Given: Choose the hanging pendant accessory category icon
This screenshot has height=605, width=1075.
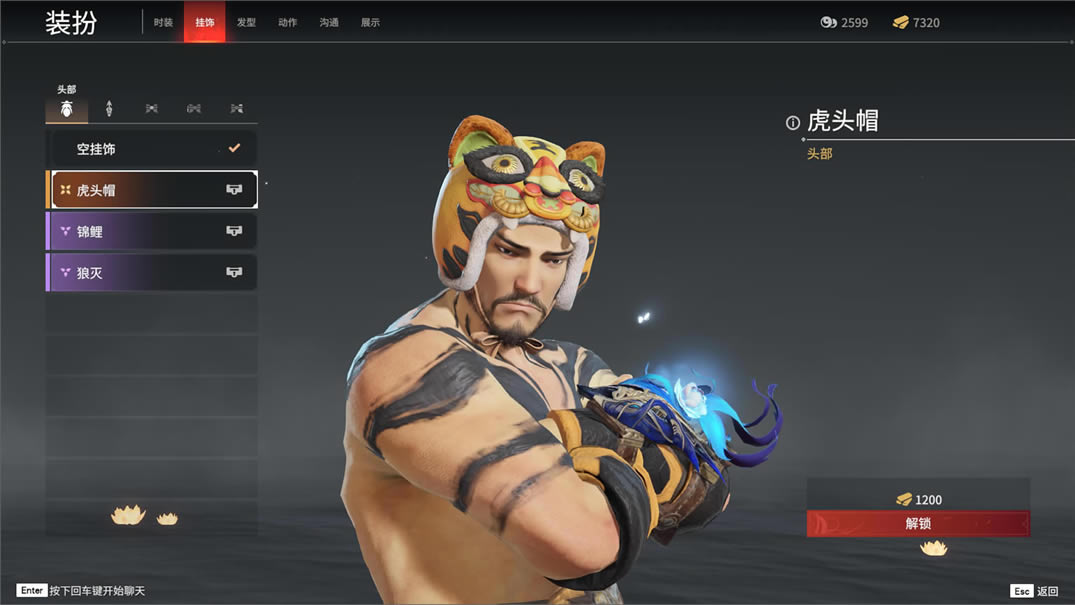Looking at the screenshot, I should coord(109,108).
